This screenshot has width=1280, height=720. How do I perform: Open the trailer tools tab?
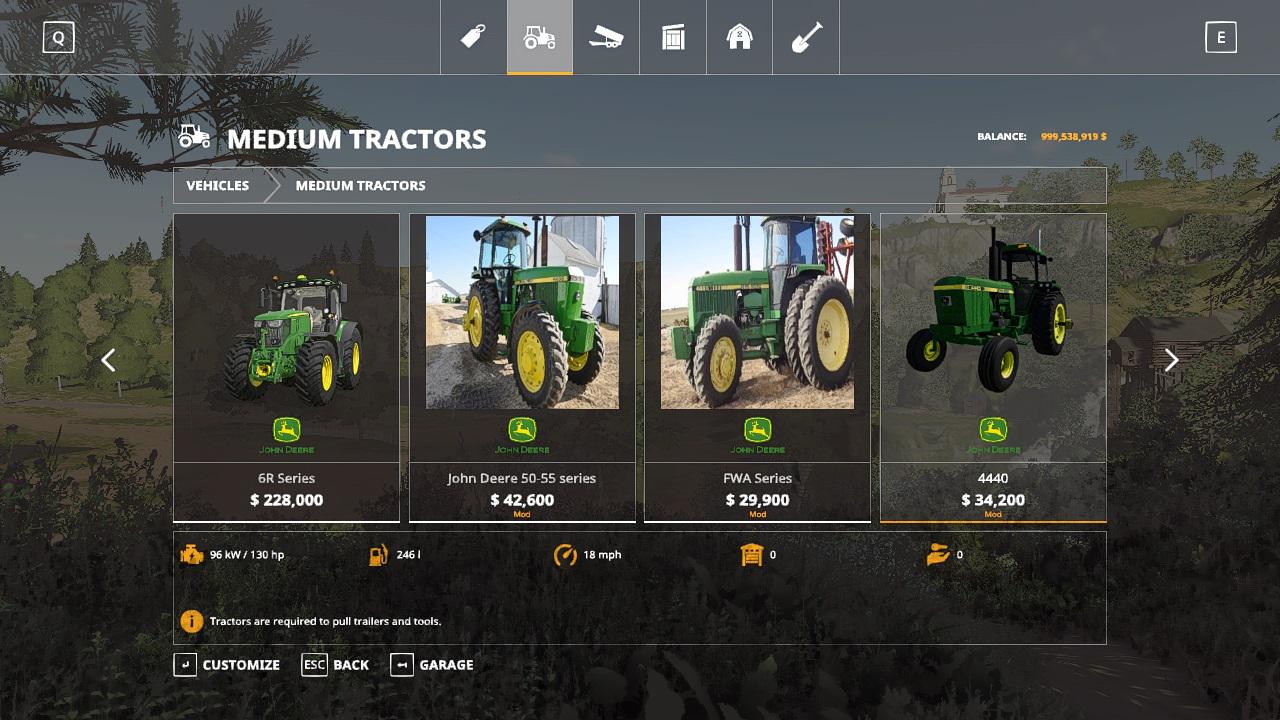coord(606,38)
